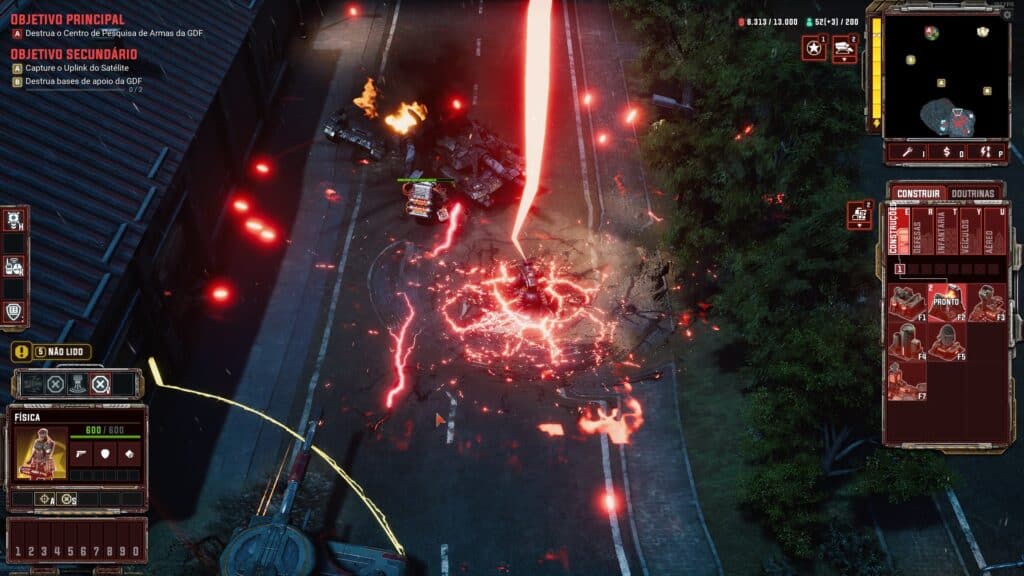This screenshot has width=1024, height=576.
Task: Open the star ability button
Action: [x=814, y=48]
